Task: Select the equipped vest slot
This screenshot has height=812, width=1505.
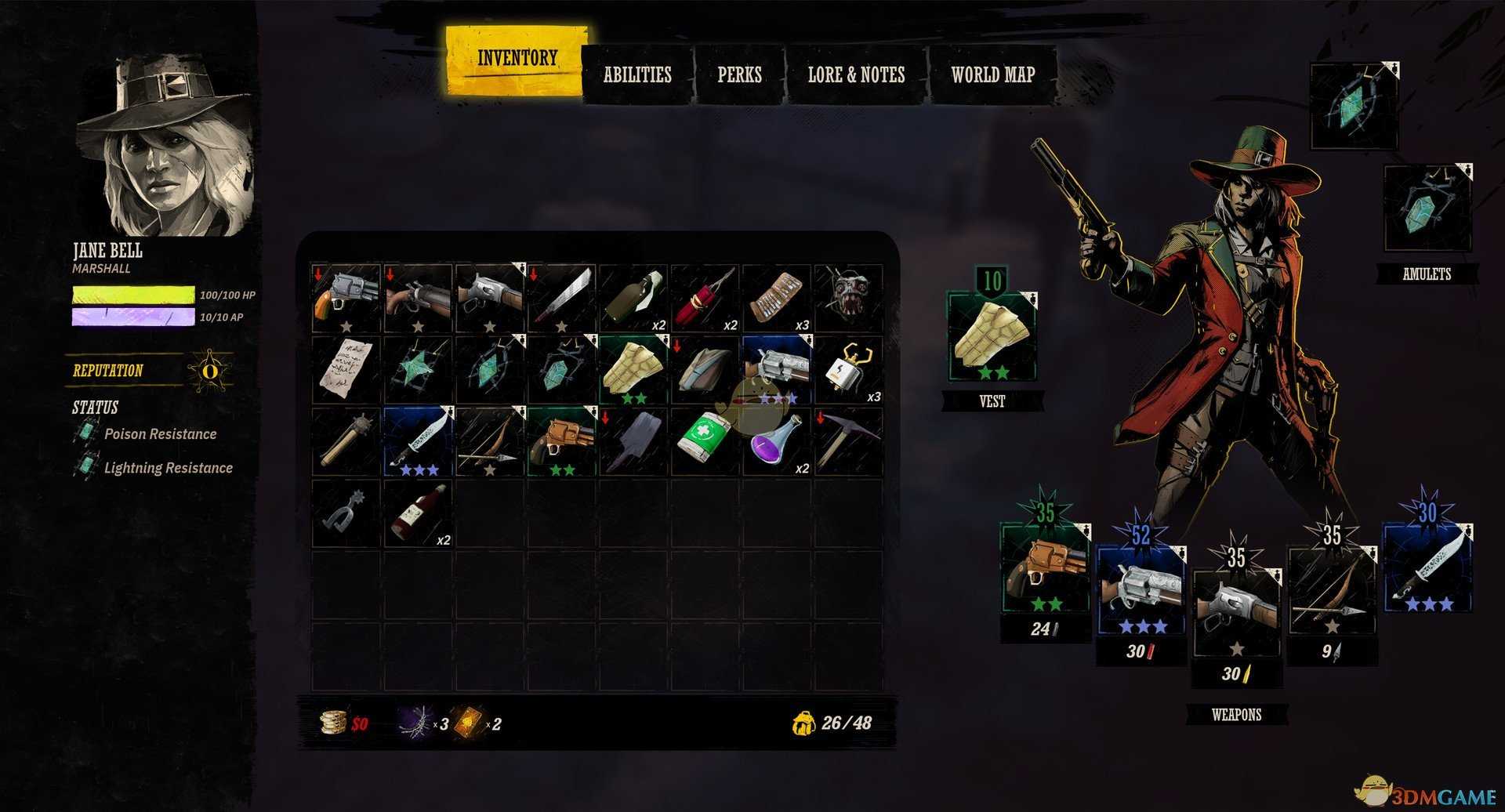Action: (x=992, y=337)
